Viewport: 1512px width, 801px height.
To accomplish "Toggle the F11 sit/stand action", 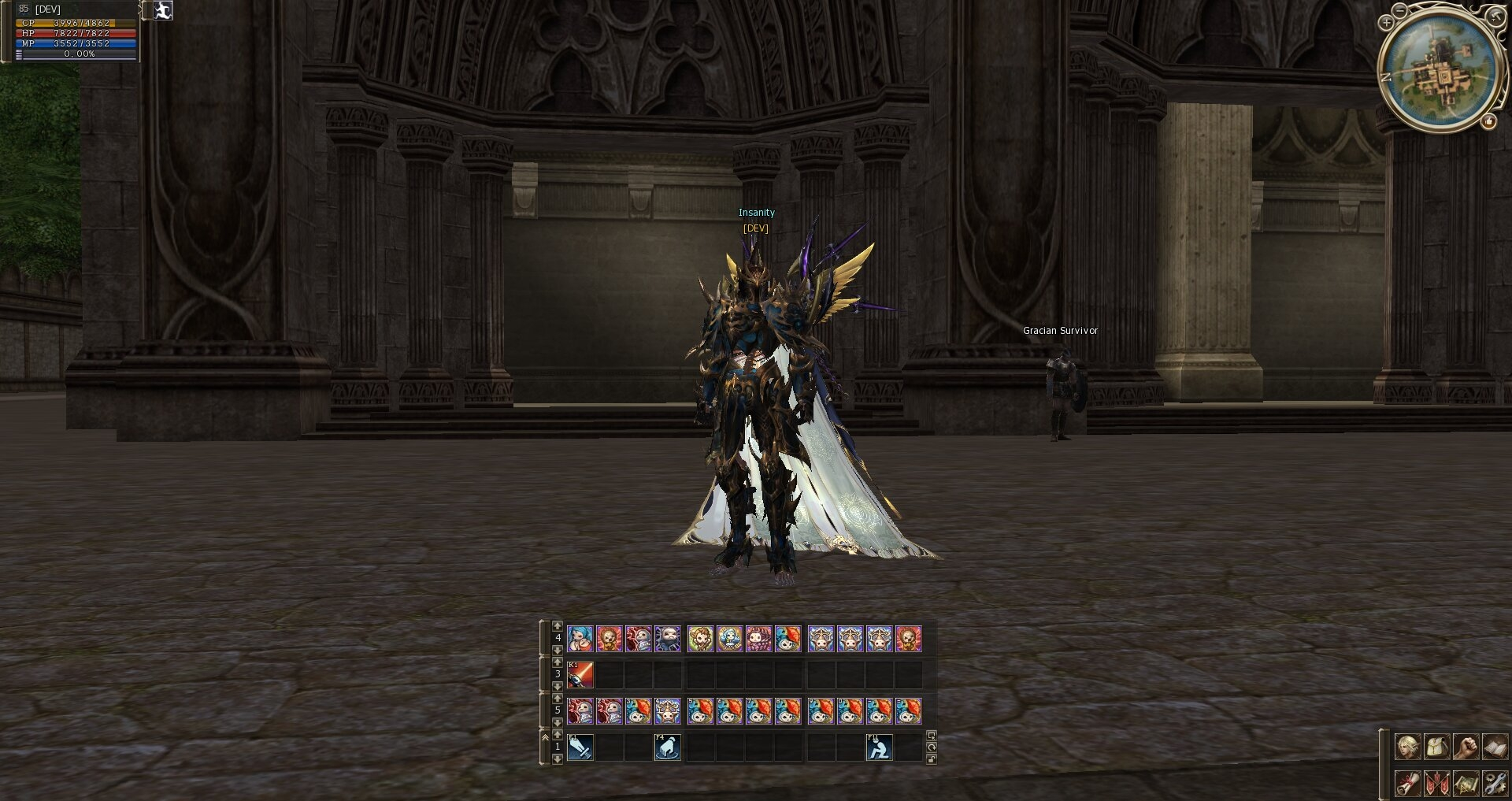I will pos(879,747).
